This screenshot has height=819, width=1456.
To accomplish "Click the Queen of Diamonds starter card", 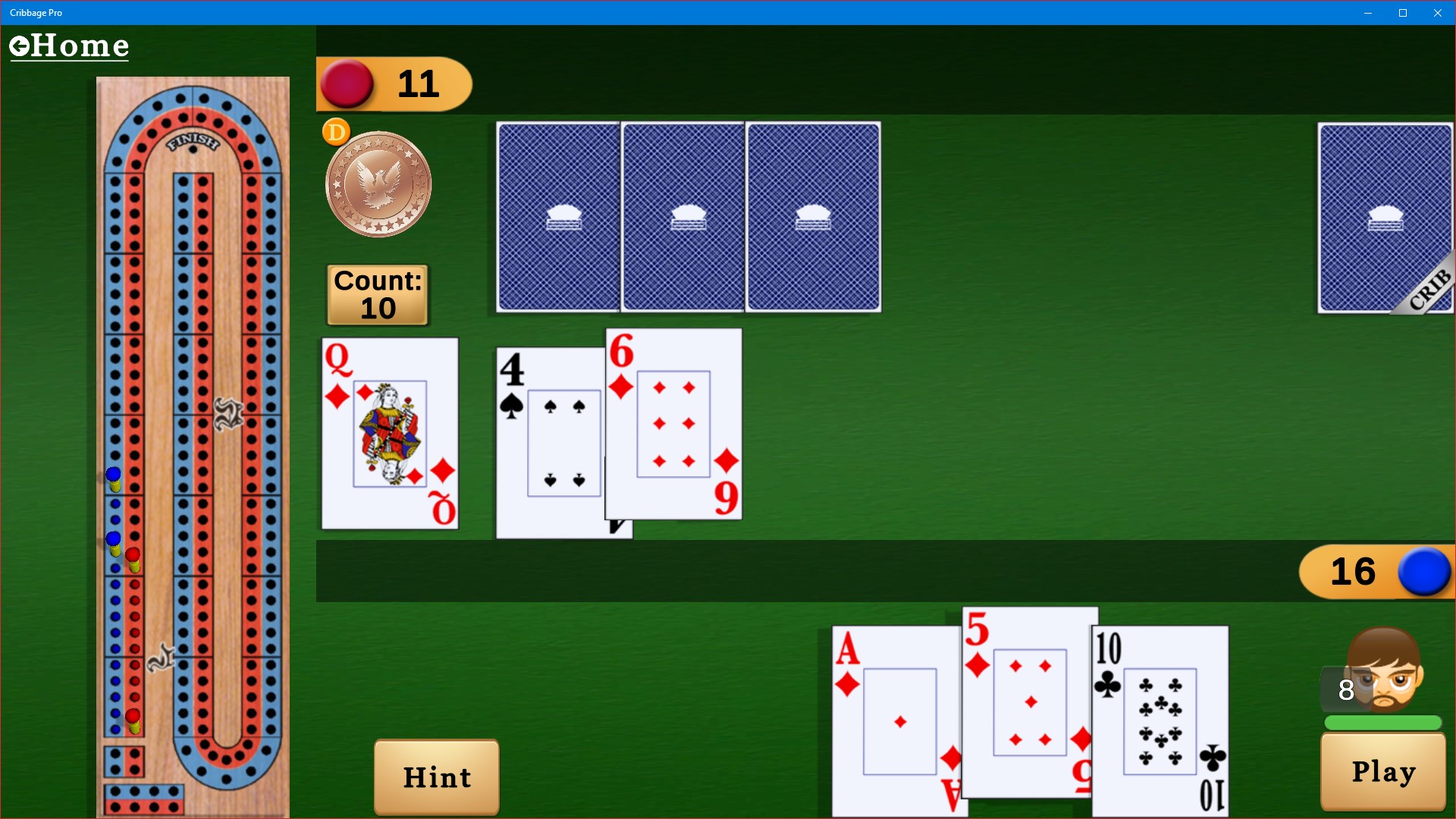I will [390, 434].
